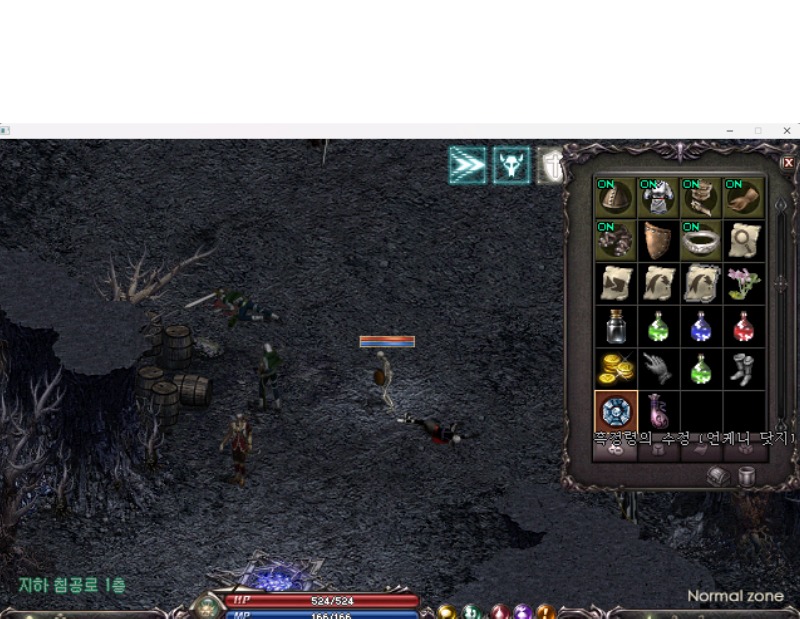Image resolution: width=800 pixels, height=619 pixels.
Task: Click the horned skull buff icon
Action: (511, 164)
